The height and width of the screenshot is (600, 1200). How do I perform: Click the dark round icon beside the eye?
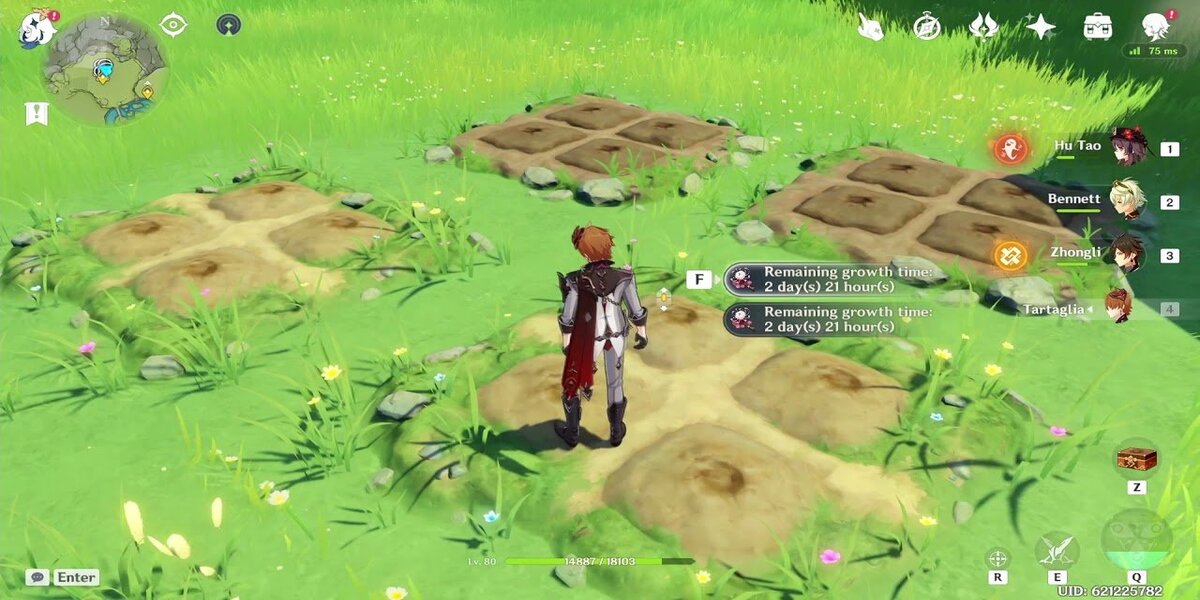228,25
